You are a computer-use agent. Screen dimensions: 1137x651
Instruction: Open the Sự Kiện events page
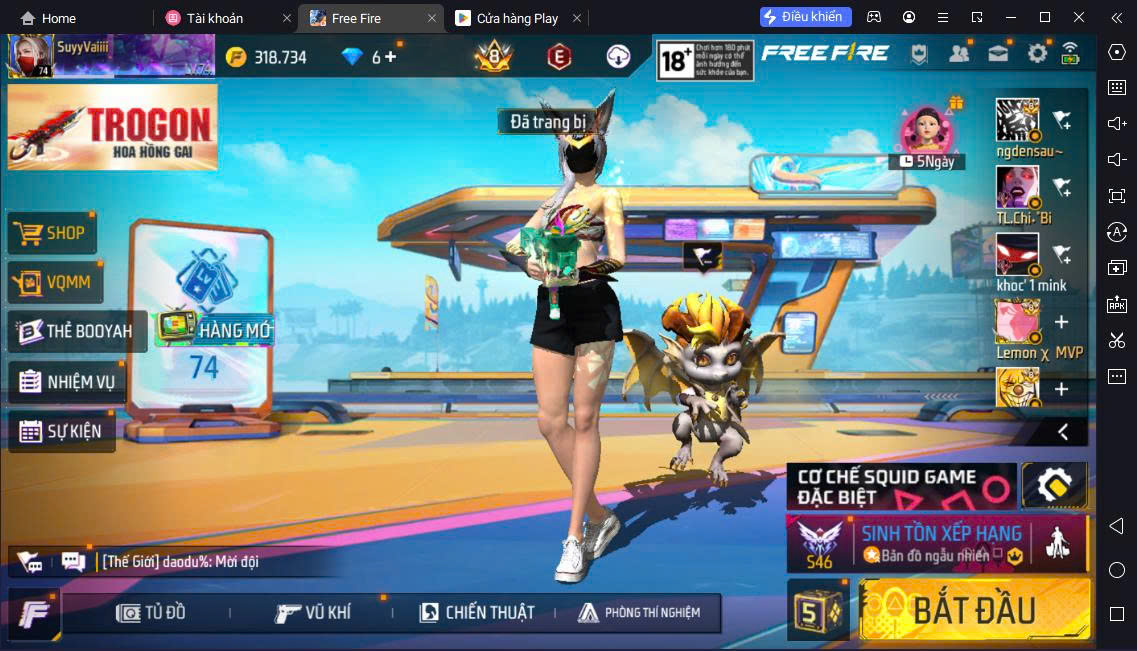(x=60, y=432)
